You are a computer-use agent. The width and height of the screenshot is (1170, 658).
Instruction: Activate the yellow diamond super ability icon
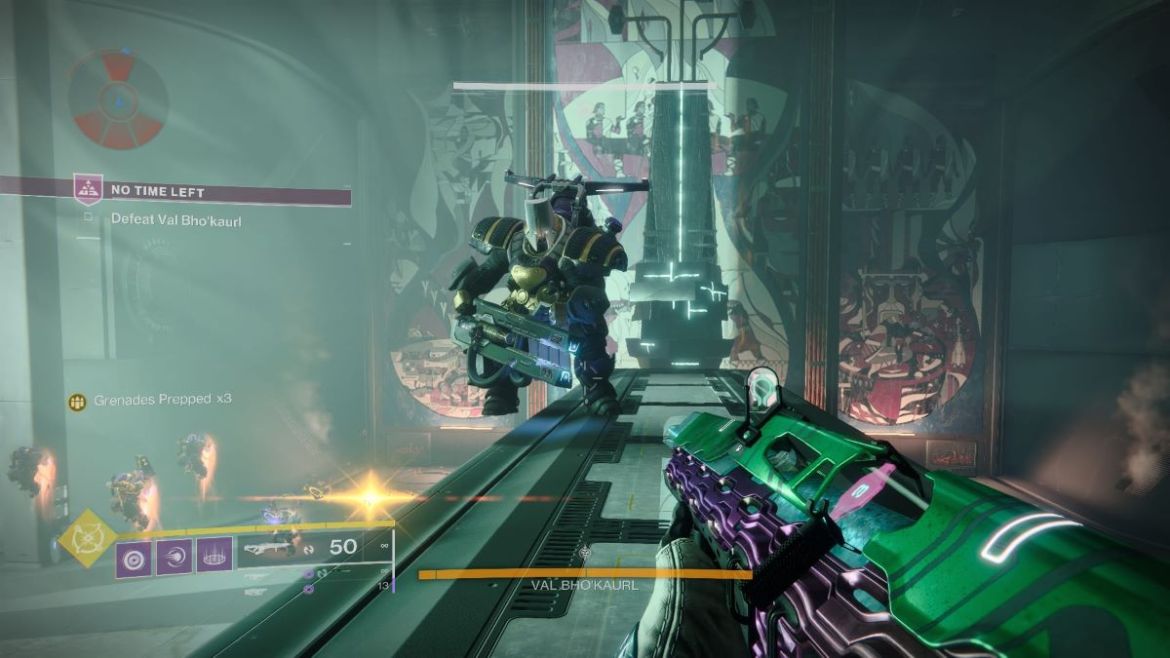pyautogui.click(x=85, y=538)
